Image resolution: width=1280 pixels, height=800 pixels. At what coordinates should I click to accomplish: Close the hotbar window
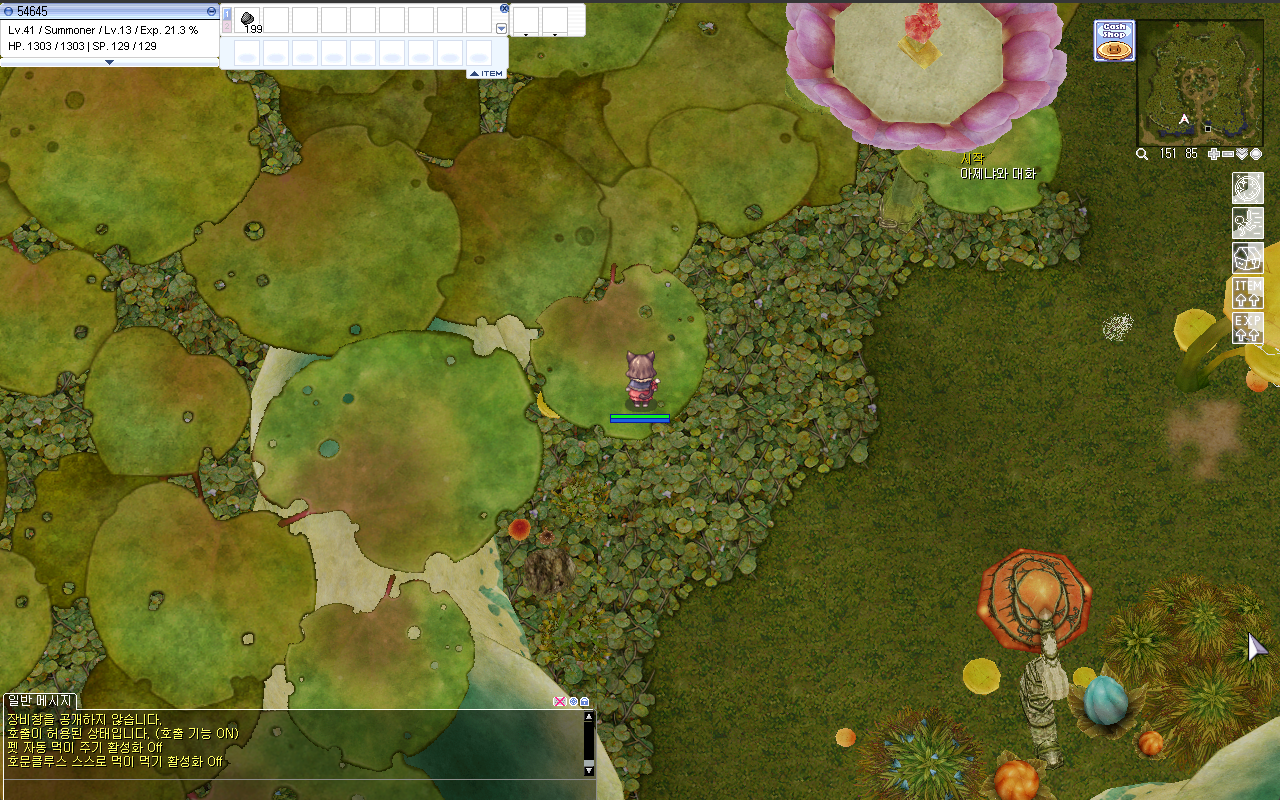[x=504, y=8]
